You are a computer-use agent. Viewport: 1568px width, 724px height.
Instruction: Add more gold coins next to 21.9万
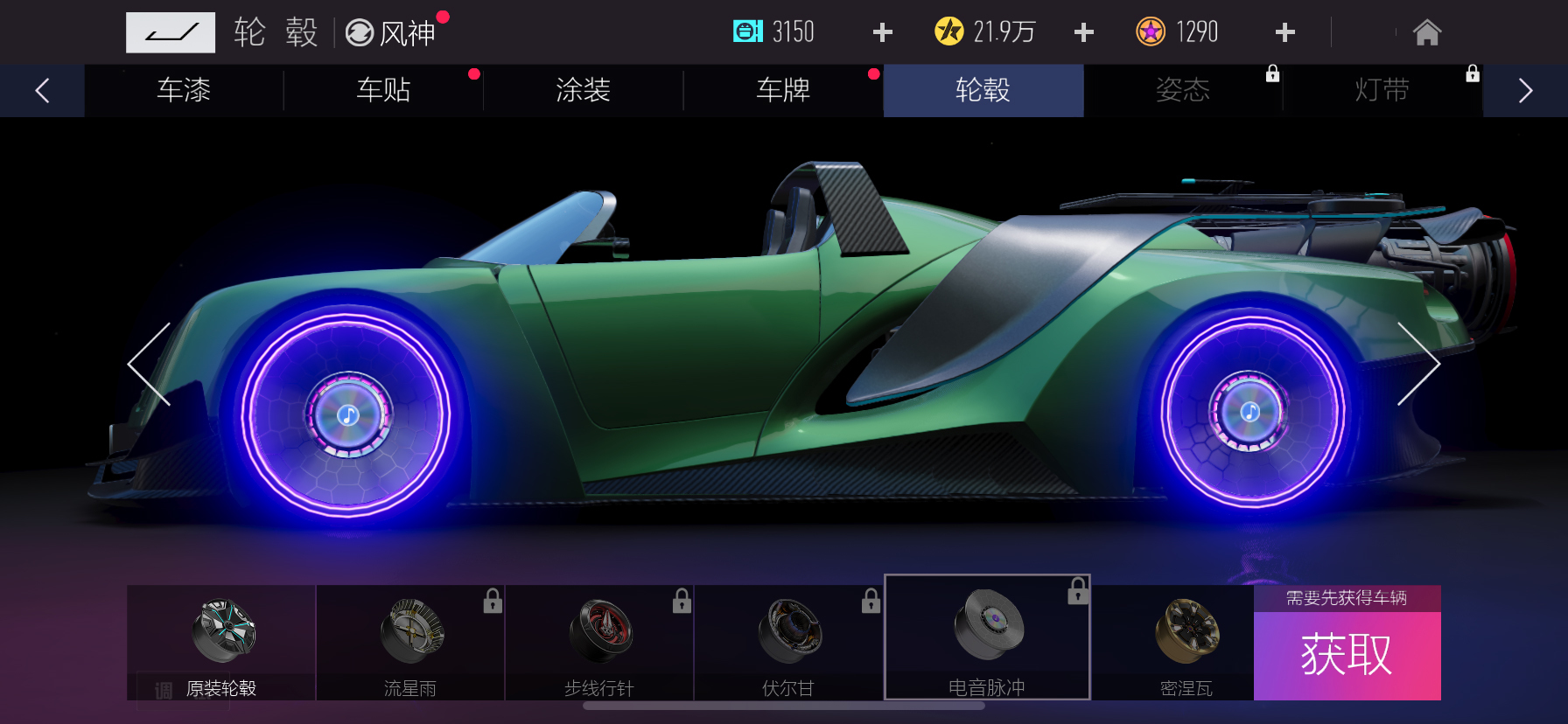1083,33
